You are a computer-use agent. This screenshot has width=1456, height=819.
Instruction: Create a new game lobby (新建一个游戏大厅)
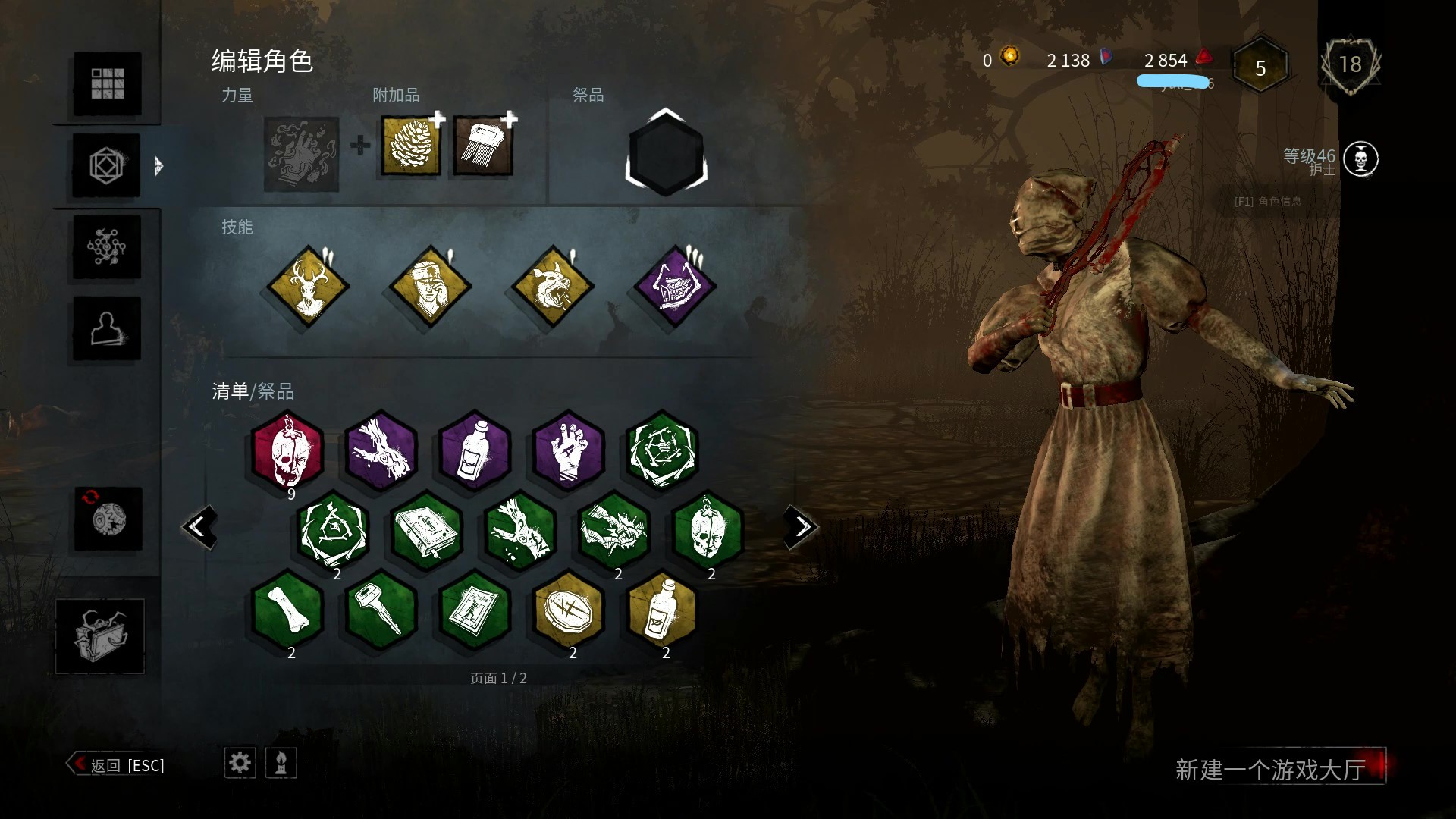tap(1270, 769)
